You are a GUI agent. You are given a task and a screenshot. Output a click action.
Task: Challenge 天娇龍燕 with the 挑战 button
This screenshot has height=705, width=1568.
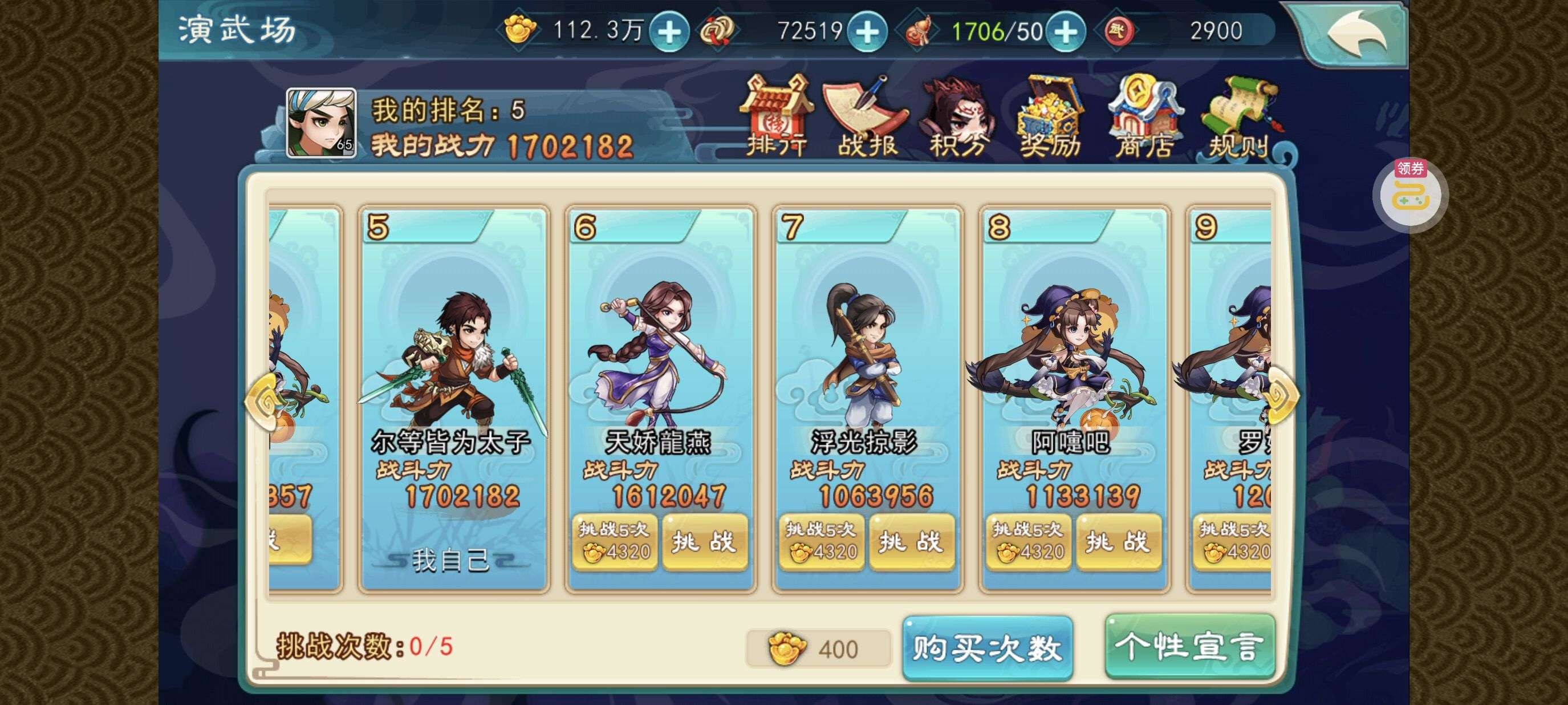point(705,544)
